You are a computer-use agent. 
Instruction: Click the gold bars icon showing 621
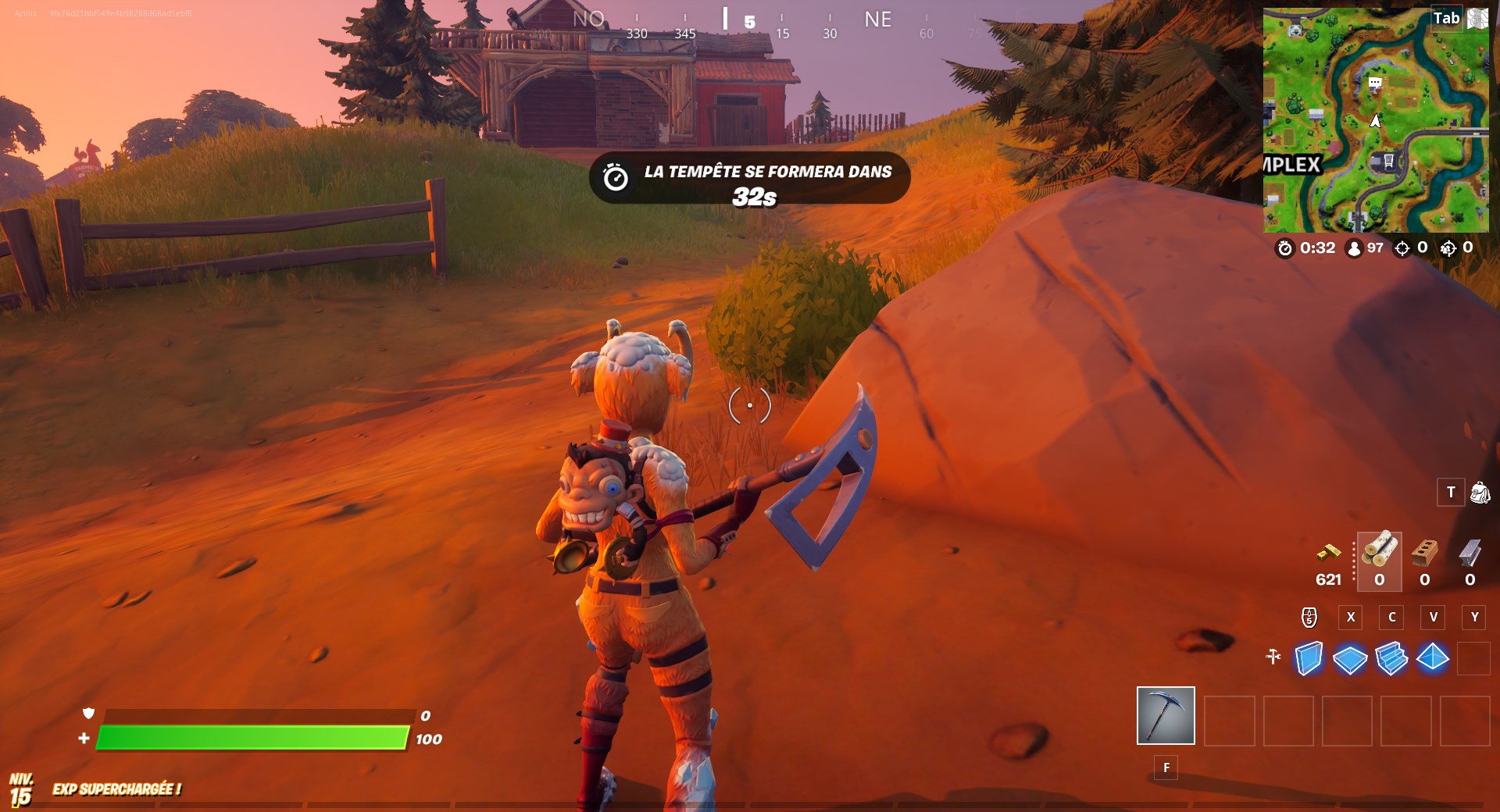(1328, 553)
